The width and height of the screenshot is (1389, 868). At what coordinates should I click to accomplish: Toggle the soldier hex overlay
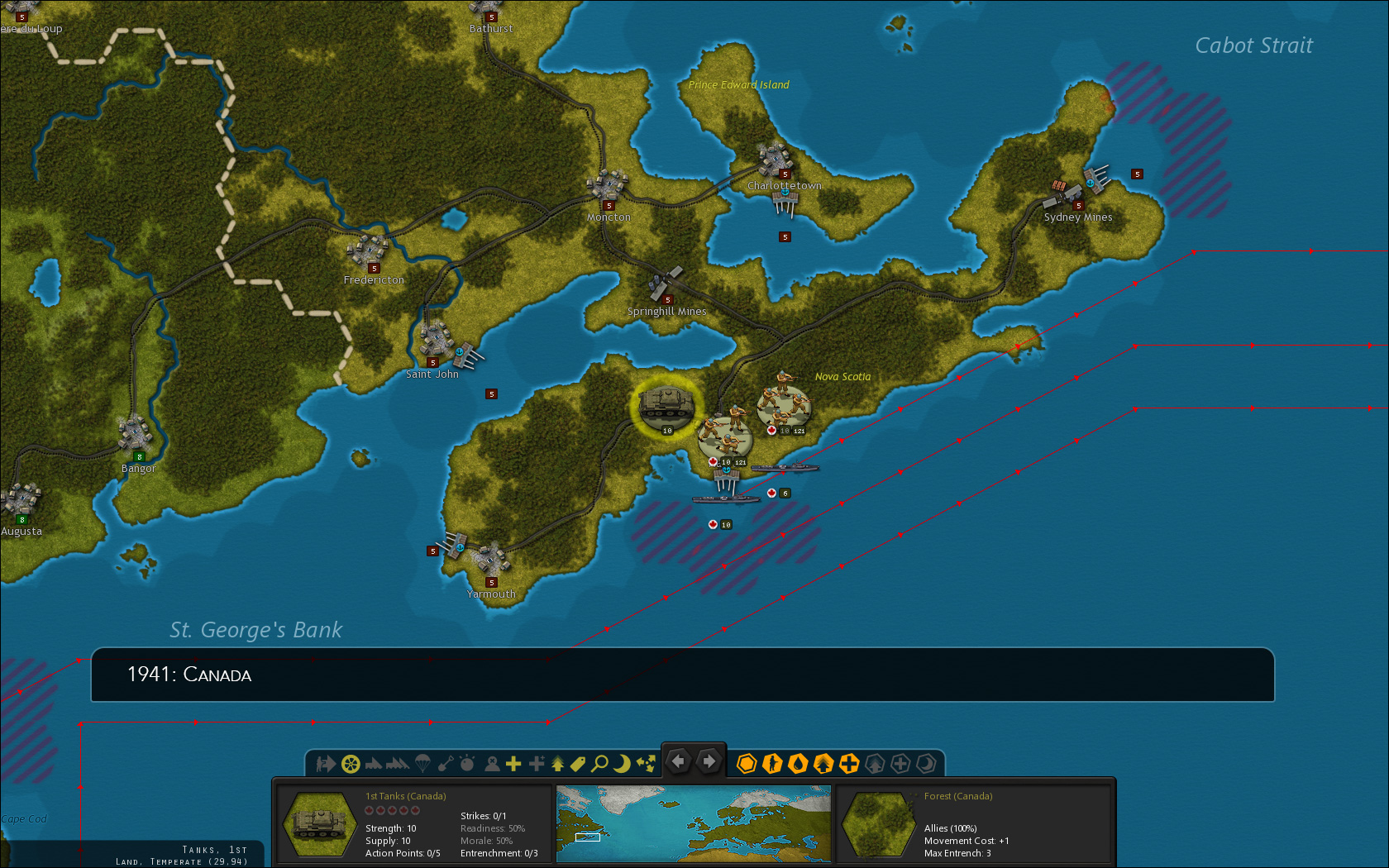pyautogui.click(x=771, y=764)
